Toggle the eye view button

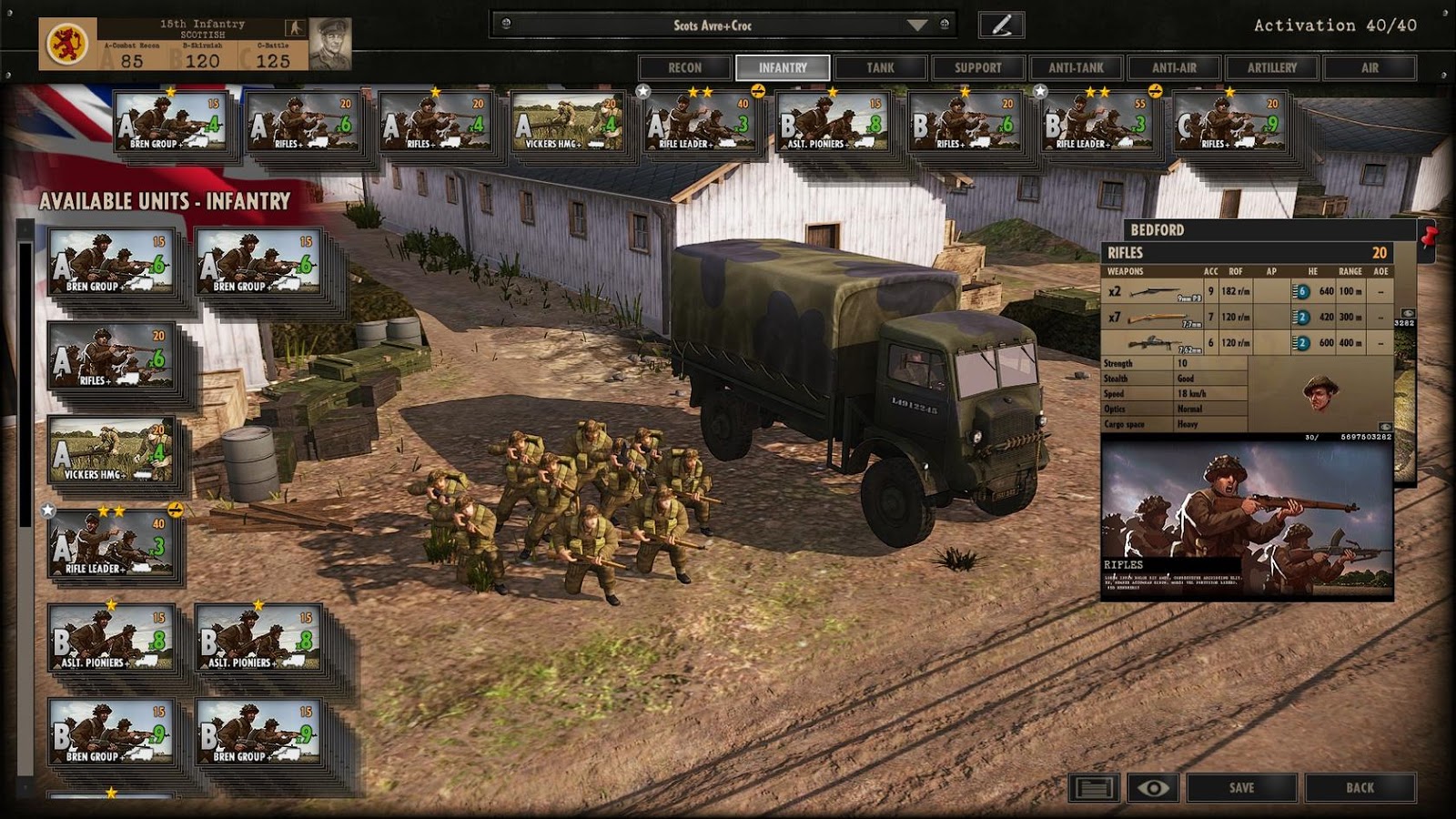[x=1153, y=788]
